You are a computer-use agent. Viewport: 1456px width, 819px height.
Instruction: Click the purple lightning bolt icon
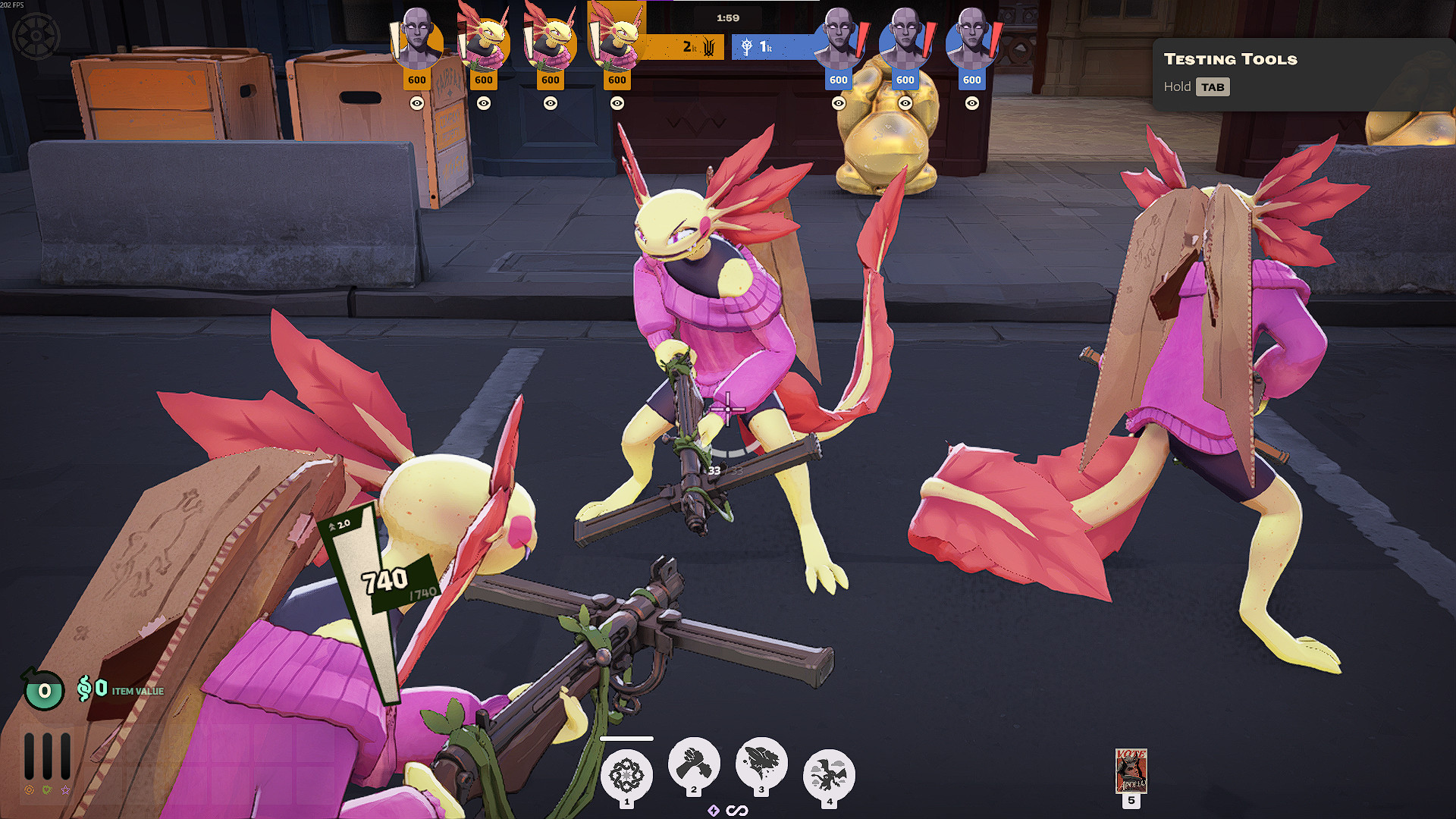pos(714,811)
